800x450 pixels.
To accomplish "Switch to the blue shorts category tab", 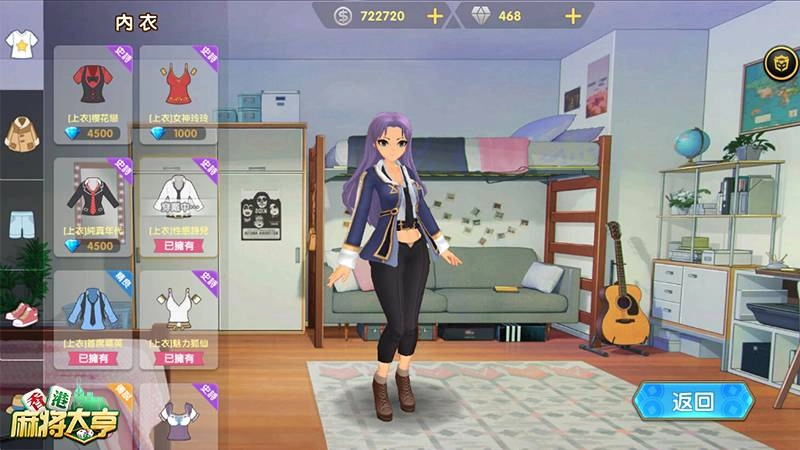I will click(x=20, y=223).
